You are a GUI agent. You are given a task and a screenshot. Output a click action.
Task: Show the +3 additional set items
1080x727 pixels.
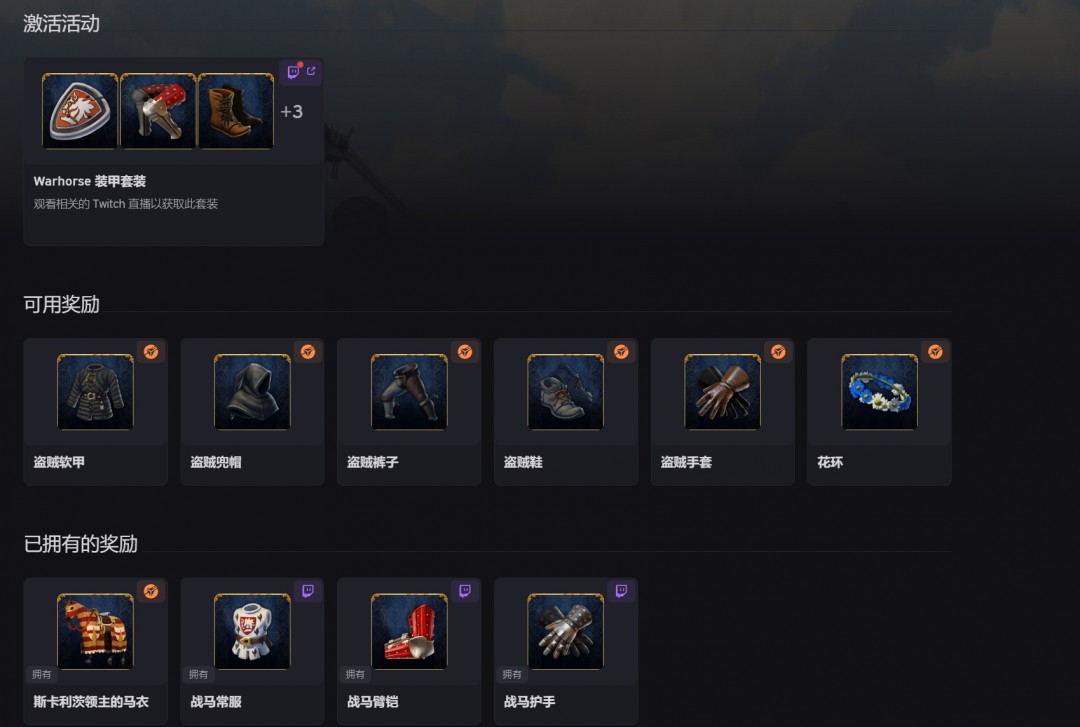[x=291, y=112]
